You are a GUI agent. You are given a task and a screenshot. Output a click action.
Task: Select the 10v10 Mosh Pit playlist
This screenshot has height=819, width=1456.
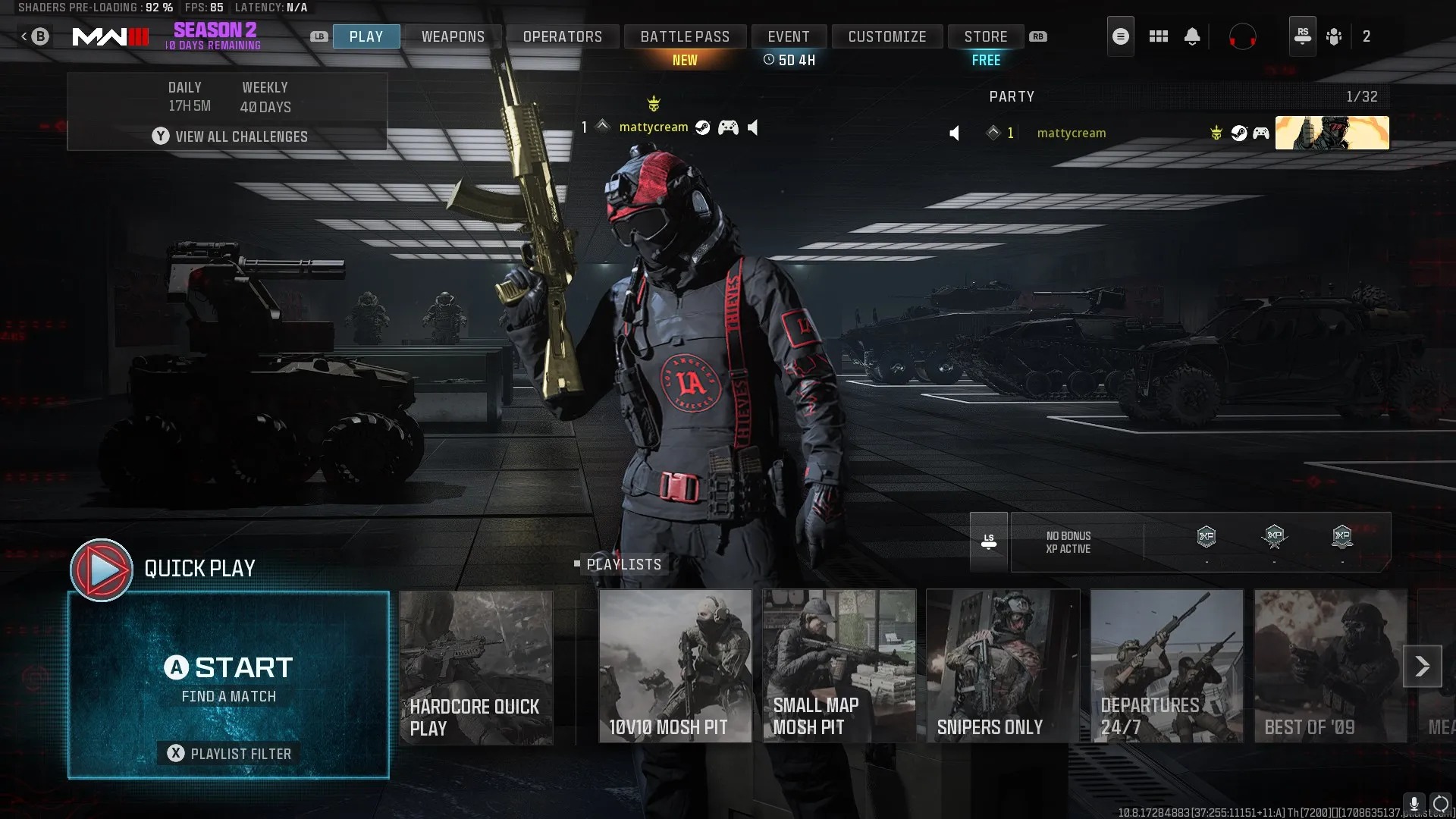(675, 667)
